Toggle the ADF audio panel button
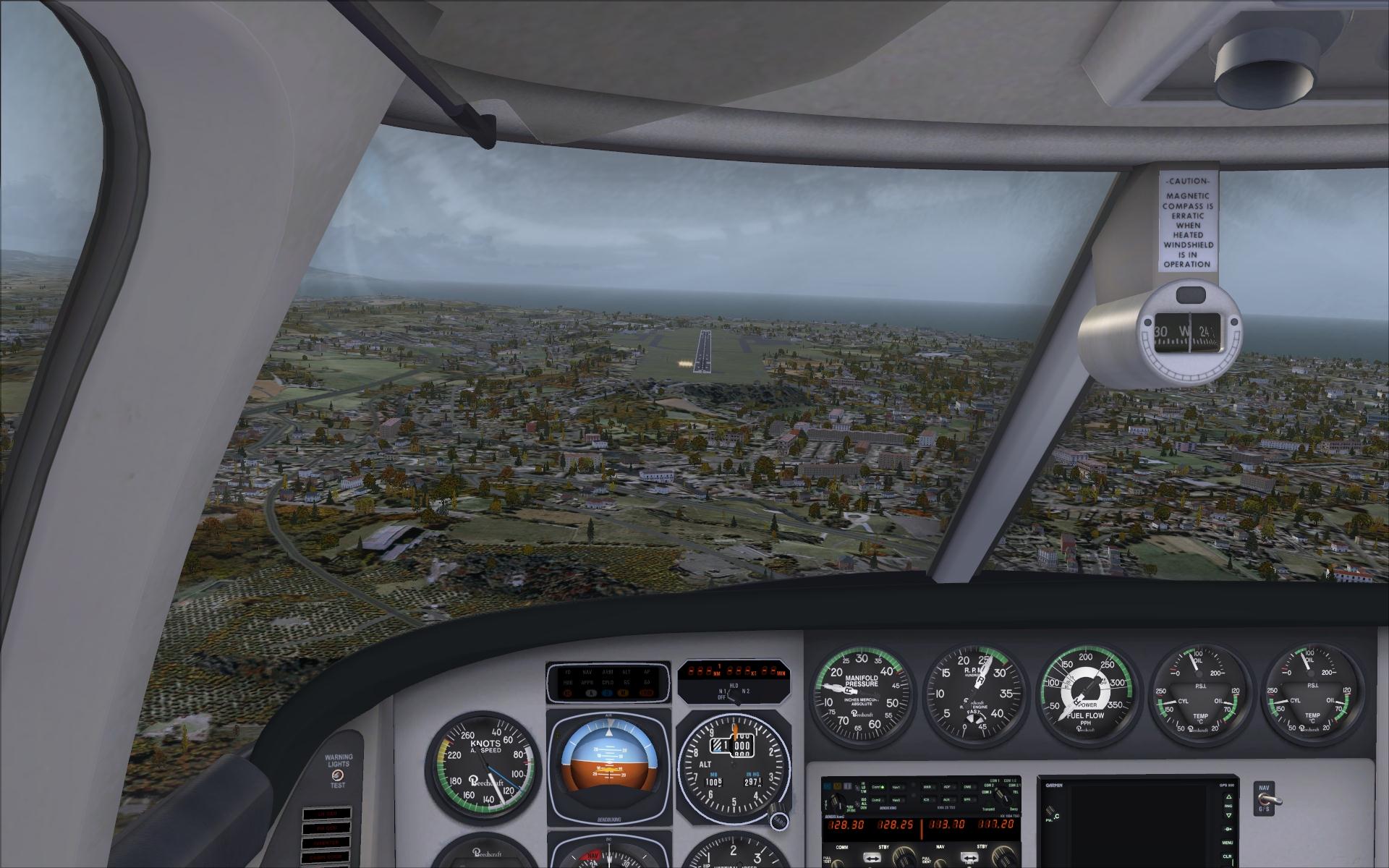The image size is (1389, 868). (x=946, y=787)
